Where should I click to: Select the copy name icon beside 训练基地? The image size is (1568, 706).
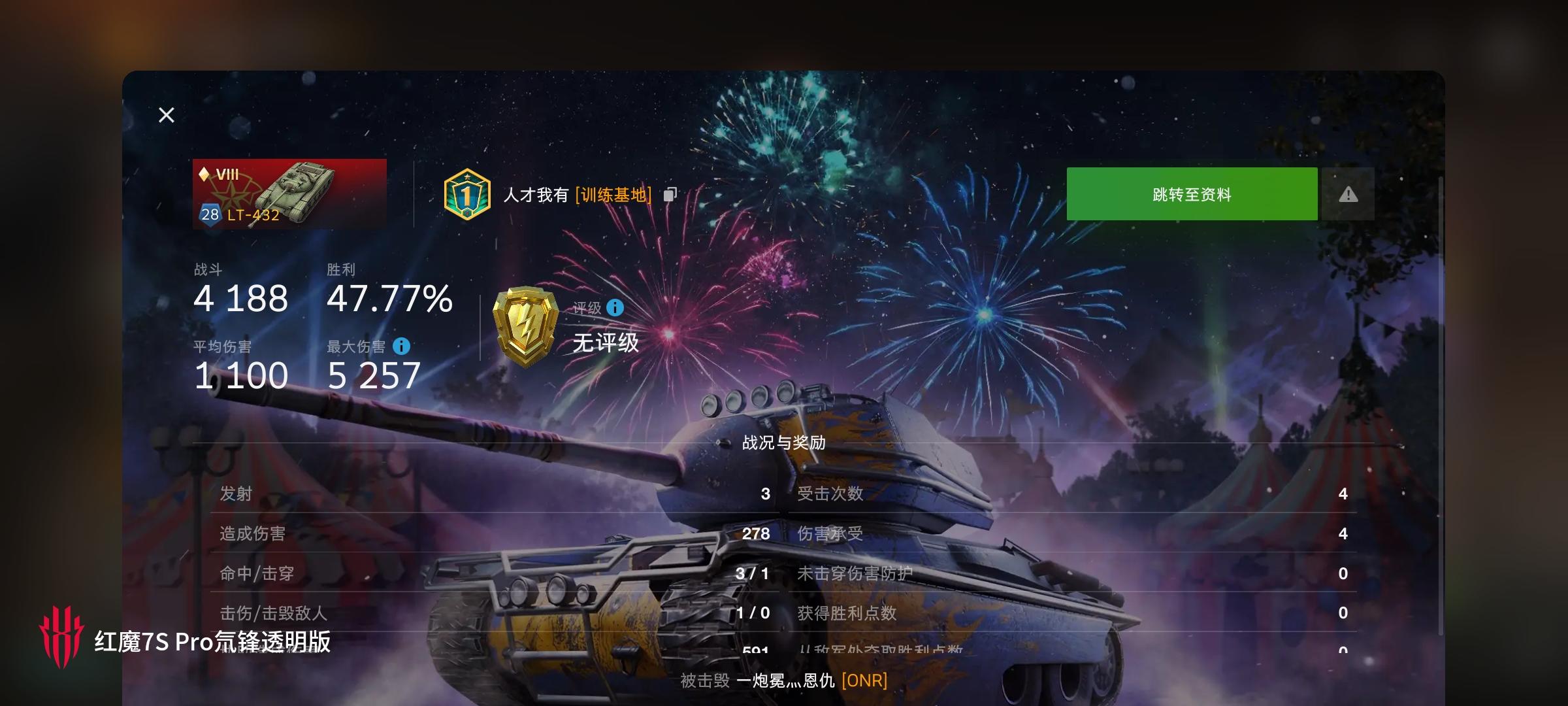pos(669,194)
